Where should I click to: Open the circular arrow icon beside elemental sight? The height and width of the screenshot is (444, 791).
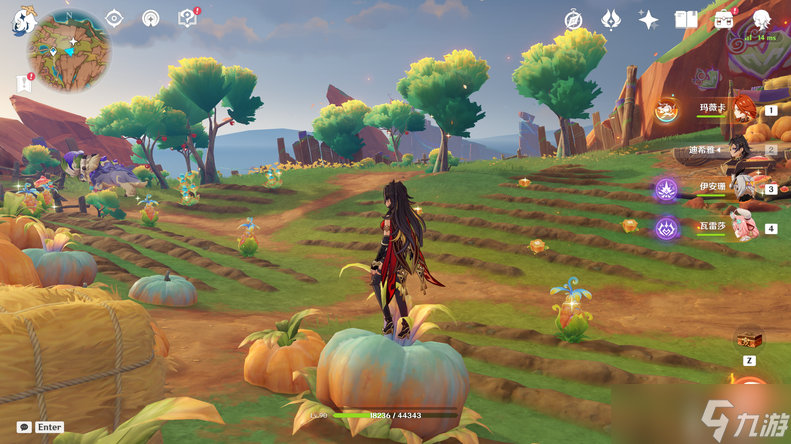150,18
